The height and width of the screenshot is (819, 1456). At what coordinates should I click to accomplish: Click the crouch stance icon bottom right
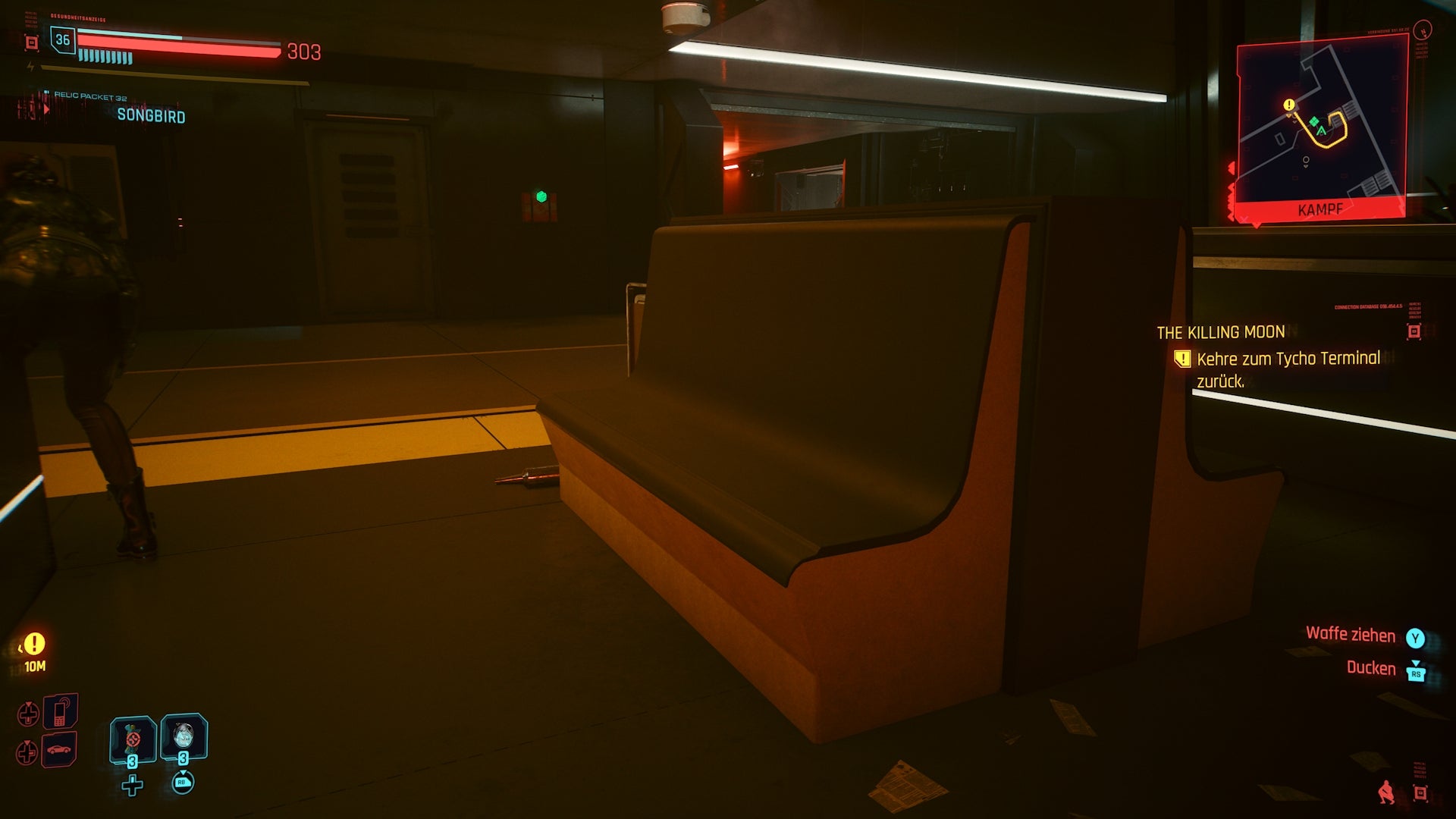click(x=1387, y=793)
